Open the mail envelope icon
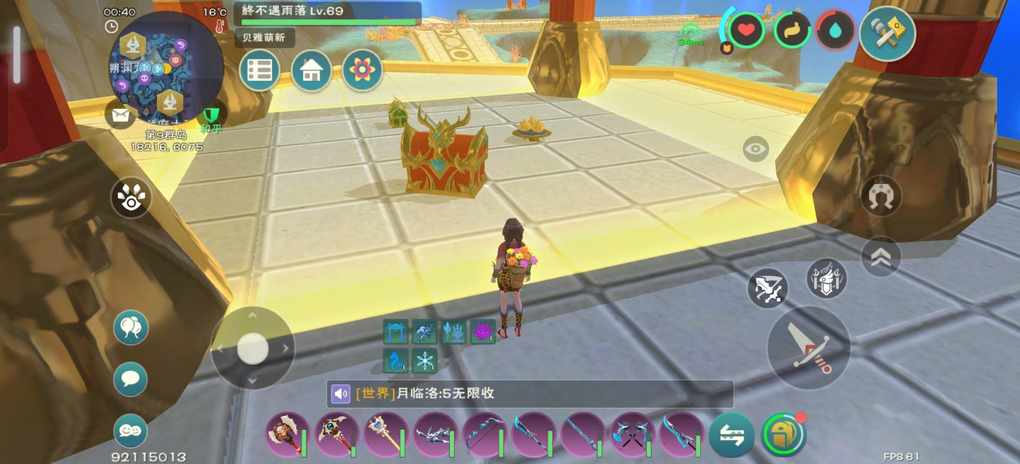The width and height of the screenshot is (1020, 464). click(120, 114)
